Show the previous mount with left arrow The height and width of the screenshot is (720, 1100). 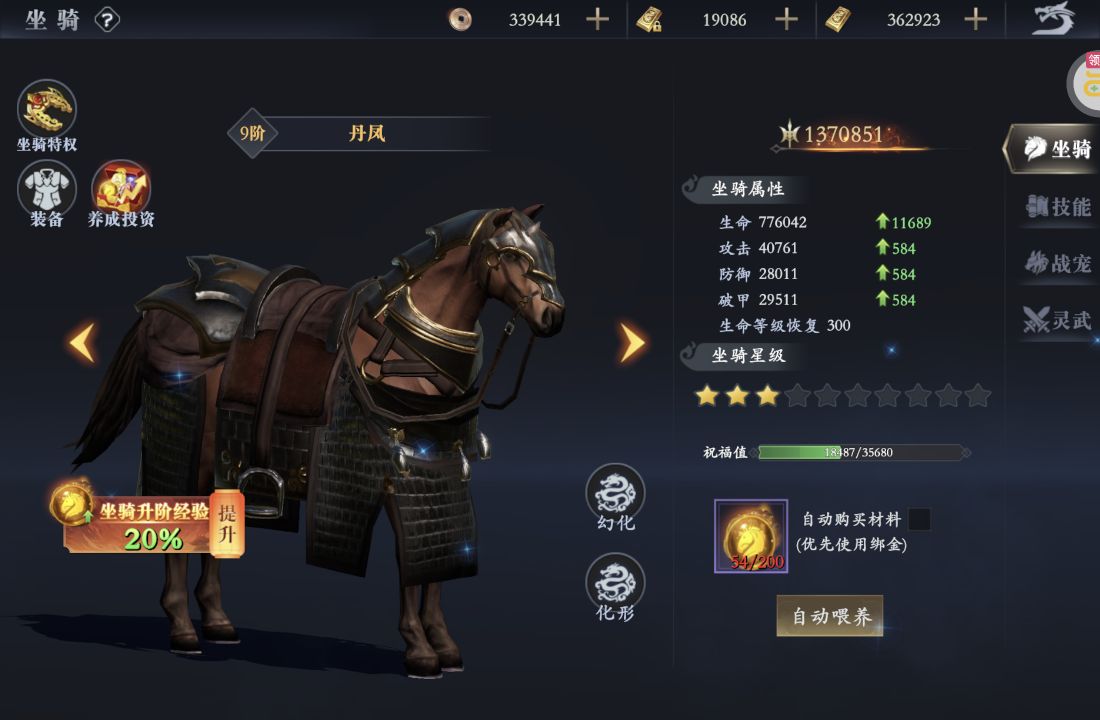(82, 343)
